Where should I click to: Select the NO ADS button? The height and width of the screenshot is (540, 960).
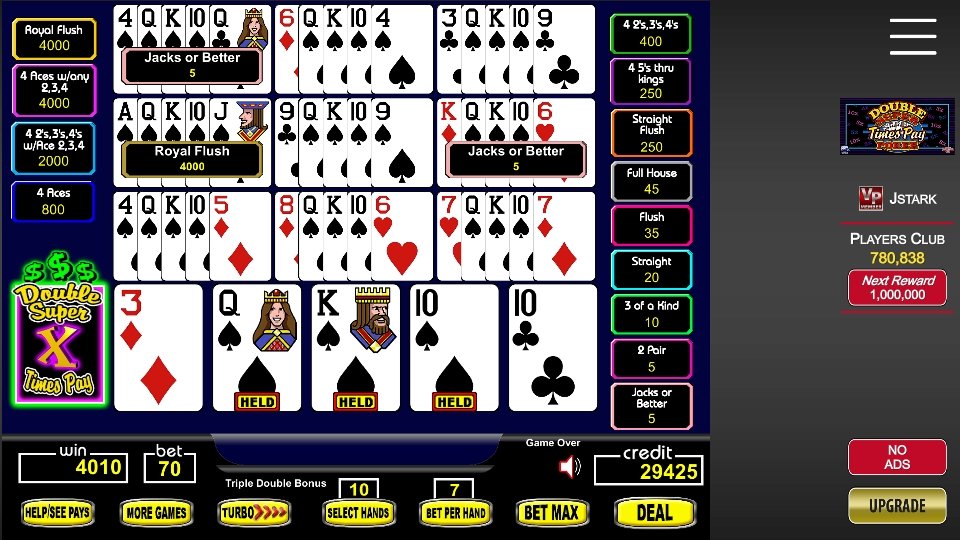click(897, 457)
